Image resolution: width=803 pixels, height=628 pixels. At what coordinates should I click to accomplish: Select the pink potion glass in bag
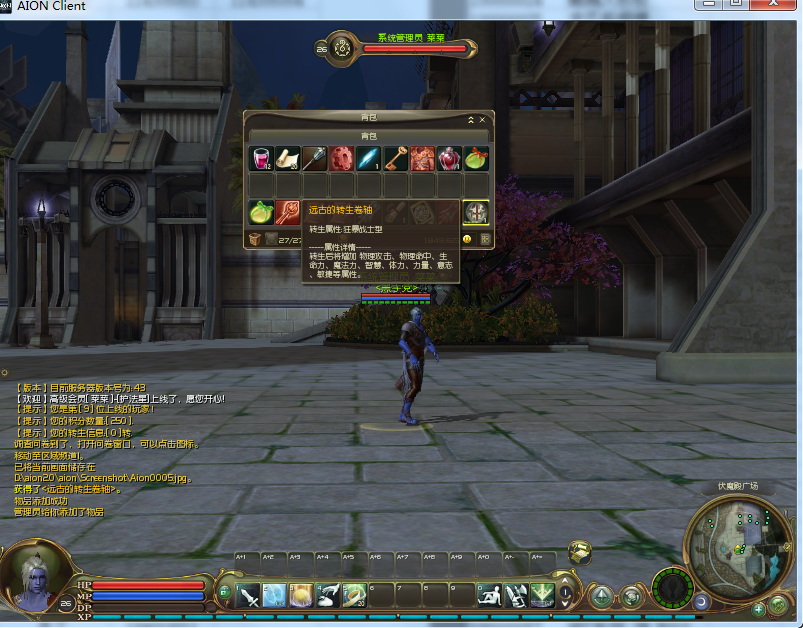click(x=261, y=158)
